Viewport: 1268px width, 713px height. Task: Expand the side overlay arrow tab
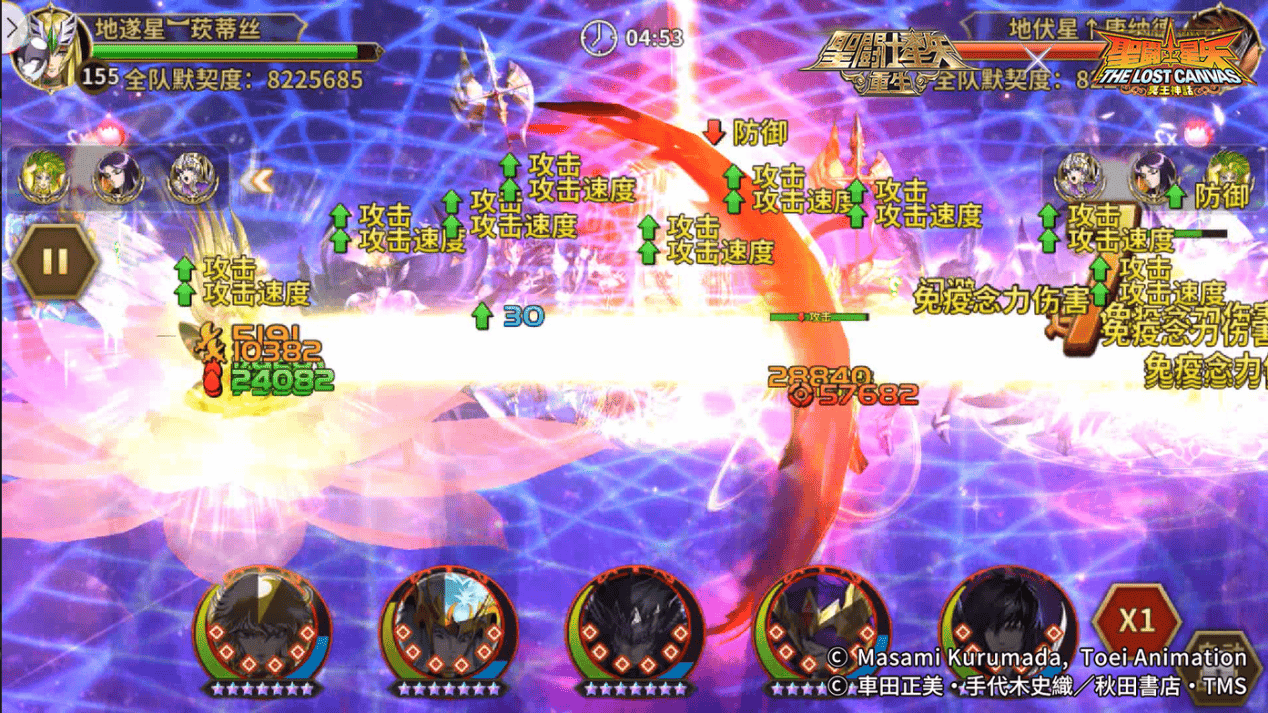[x=12, y=27]
